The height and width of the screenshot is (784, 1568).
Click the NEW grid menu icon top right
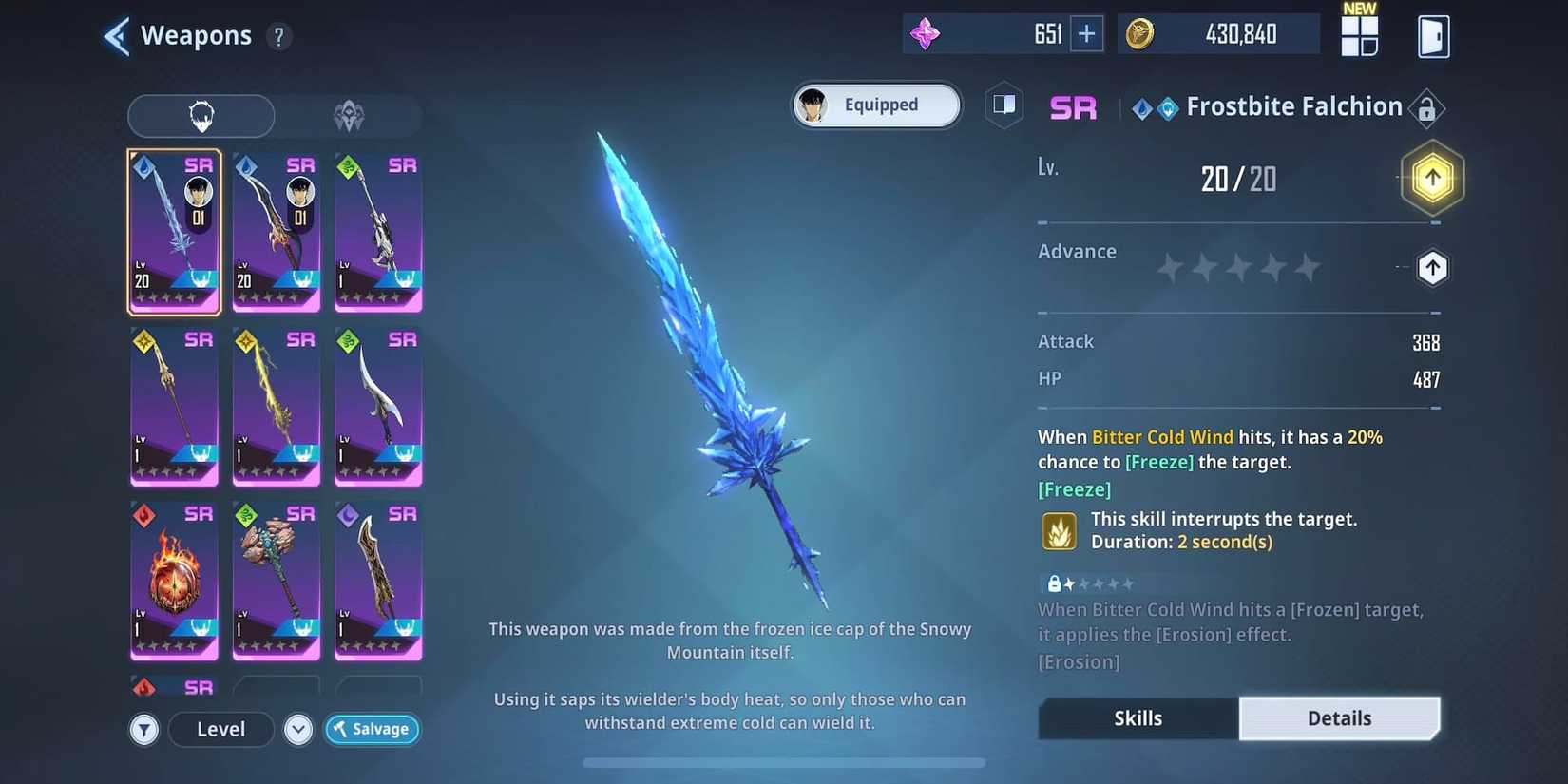pyautogui.click(x=1359, y=35)
